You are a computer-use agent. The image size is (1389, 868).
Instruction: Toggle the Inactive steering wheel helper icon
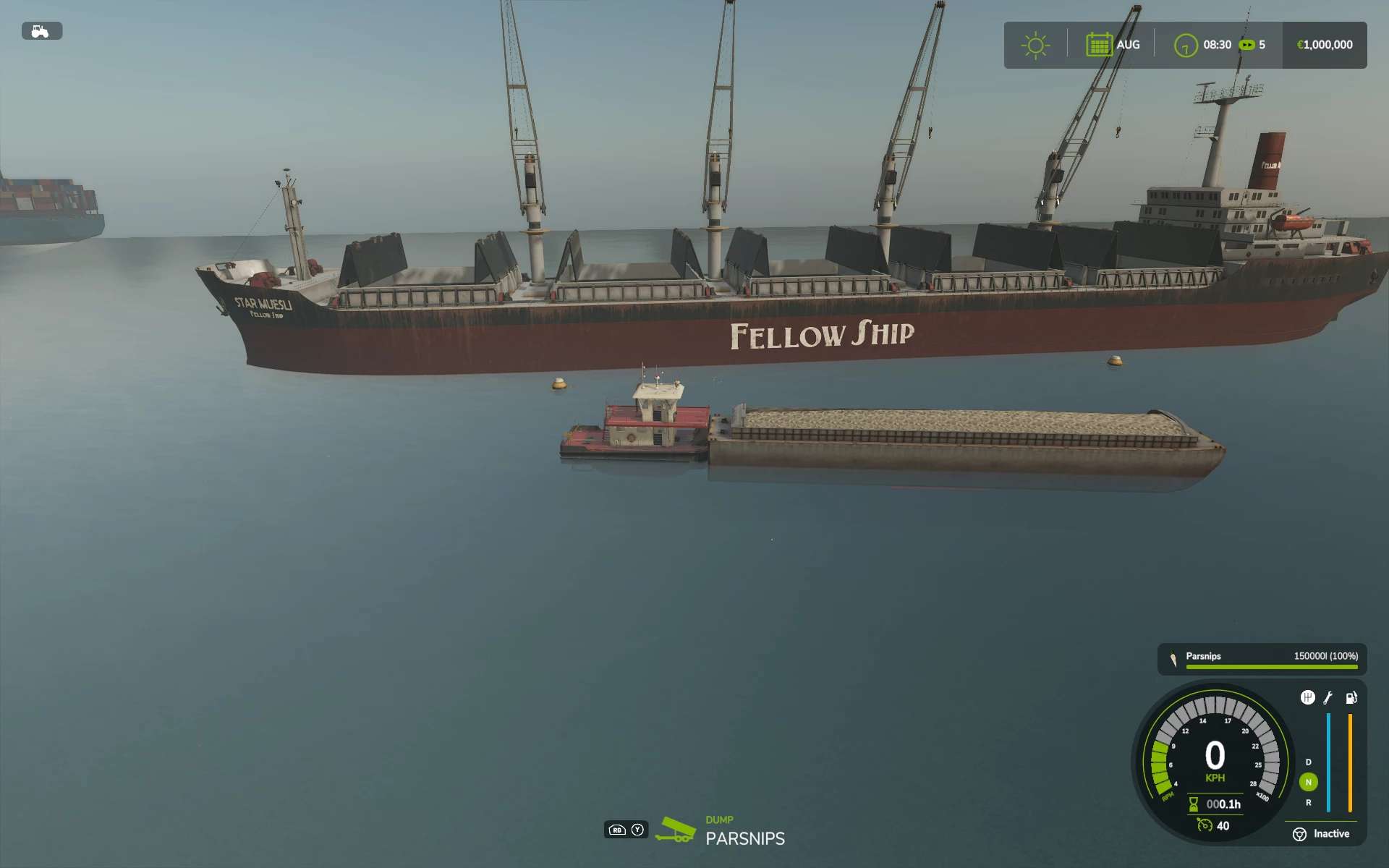click(1299, 834)
